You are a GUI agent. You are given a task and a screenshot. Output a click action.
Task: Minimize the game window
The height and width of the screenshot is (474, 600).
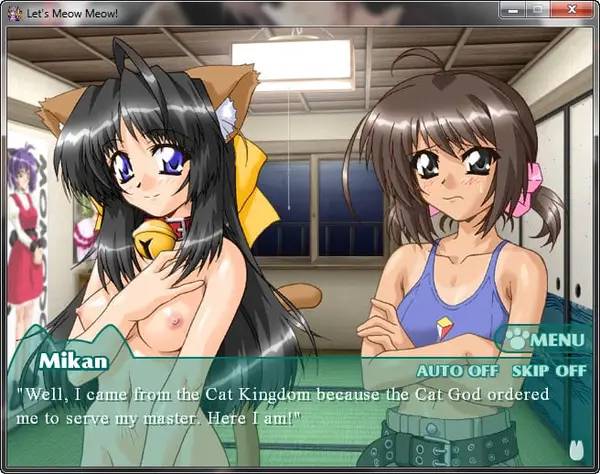[x=513, y=10]
